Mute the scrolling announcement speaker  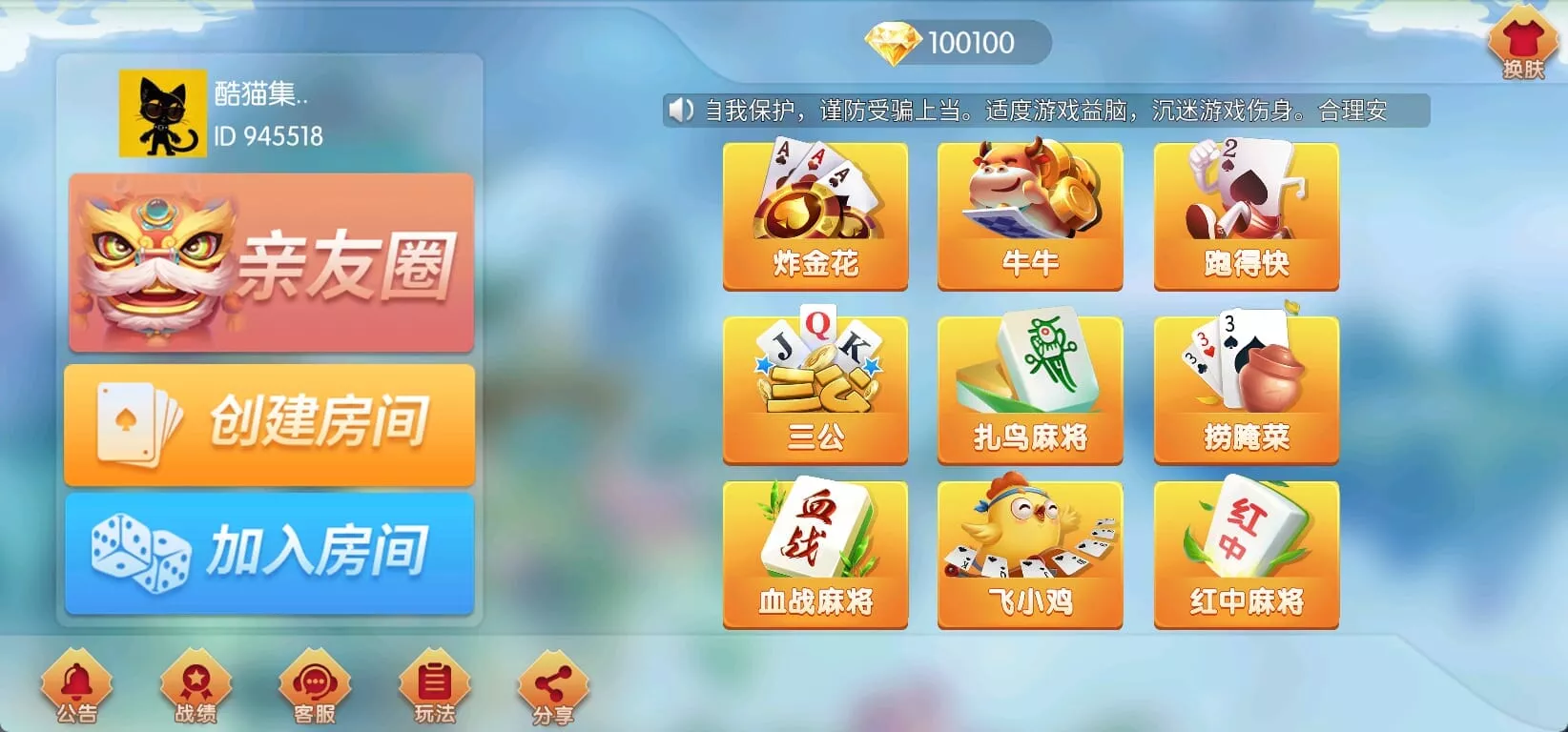(x=679, y=111)
